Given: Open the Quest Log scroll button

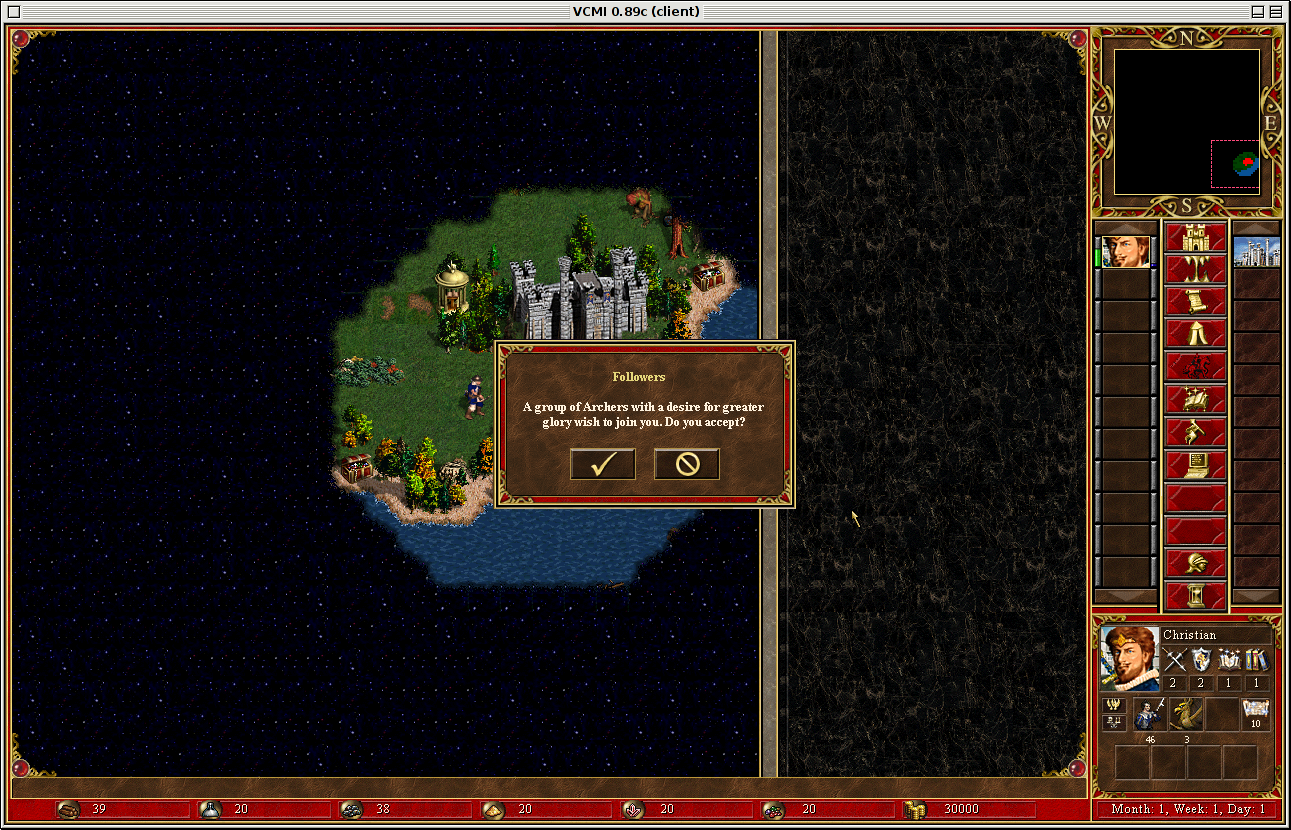Looking at the screenshot, I should click(1196, 302).
